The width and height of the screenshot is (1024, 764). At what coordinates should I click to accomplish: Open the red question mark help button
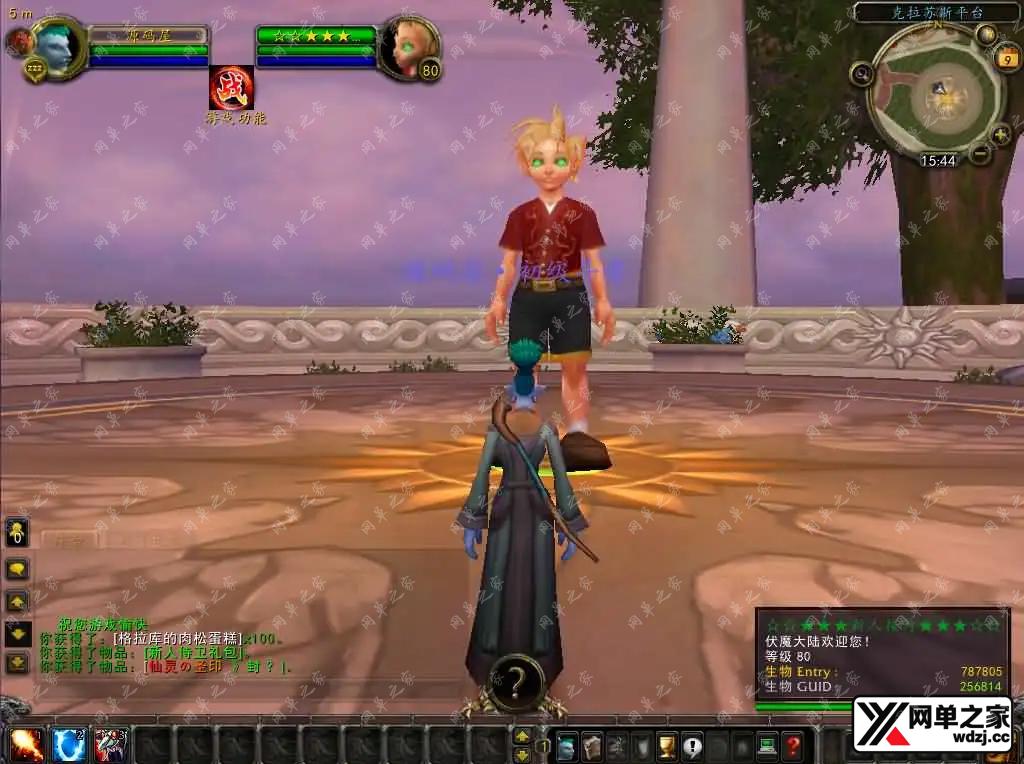coord(792,746)
